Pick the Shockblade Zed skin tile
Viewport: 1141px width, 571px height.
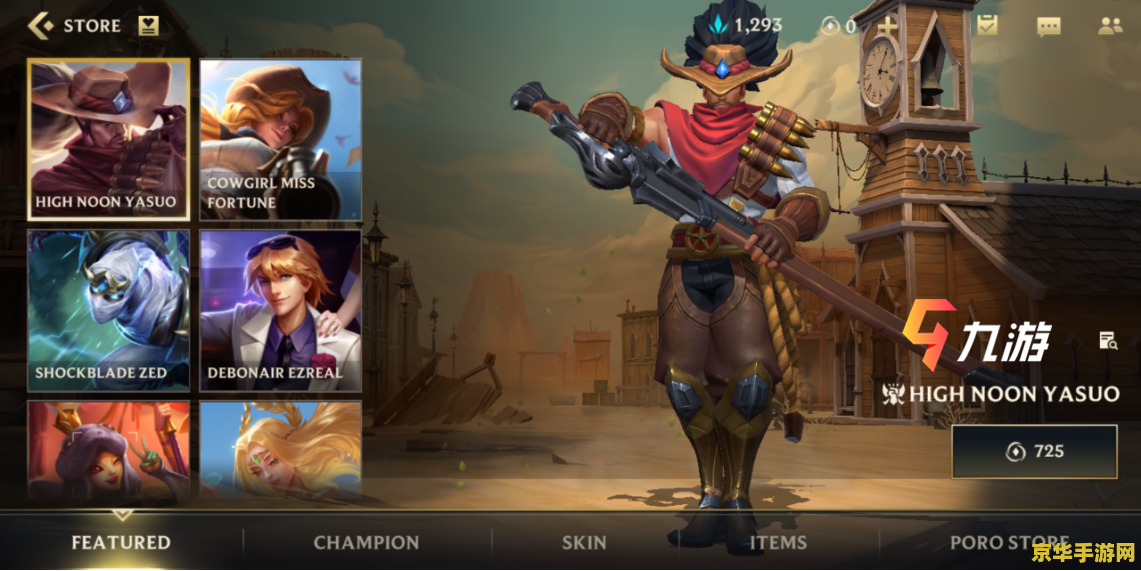108,310
